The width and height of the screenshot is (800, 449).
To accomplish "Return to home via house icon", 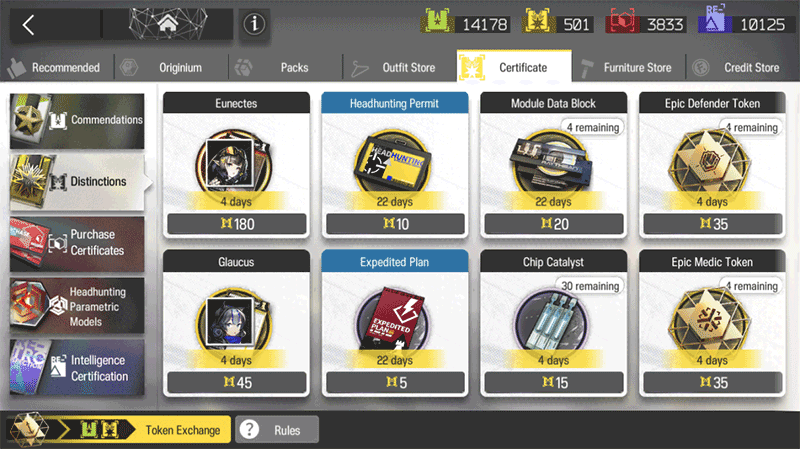I will [167, 25].
